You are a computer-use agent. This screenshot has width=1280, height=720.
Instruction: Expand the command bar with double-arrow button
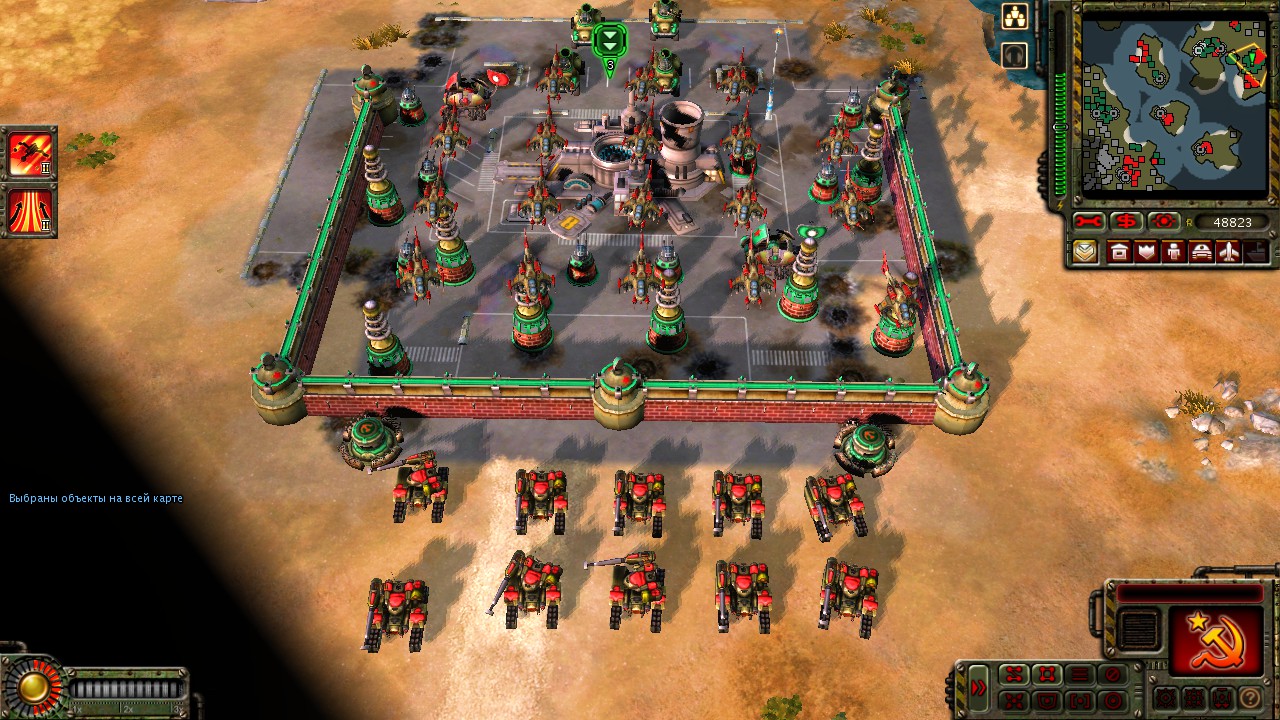[979, 687]
